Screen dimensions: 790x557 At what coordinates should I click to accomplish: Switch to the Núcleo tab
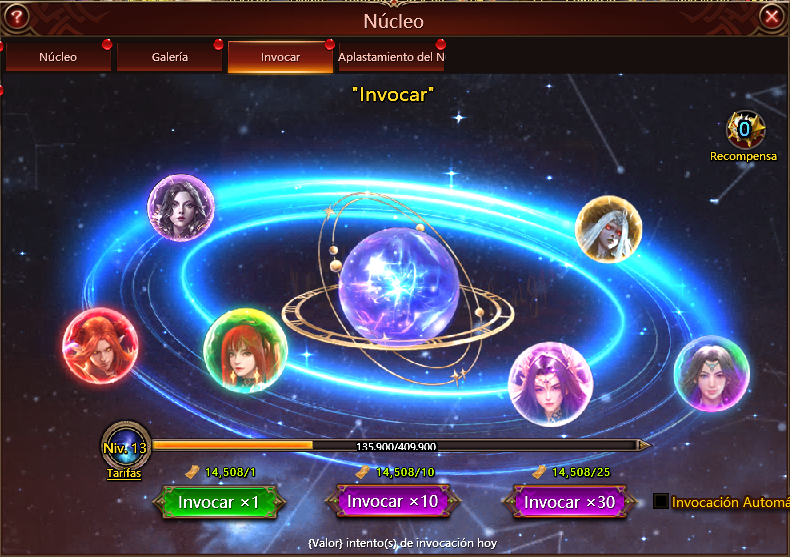pos(58,57)
